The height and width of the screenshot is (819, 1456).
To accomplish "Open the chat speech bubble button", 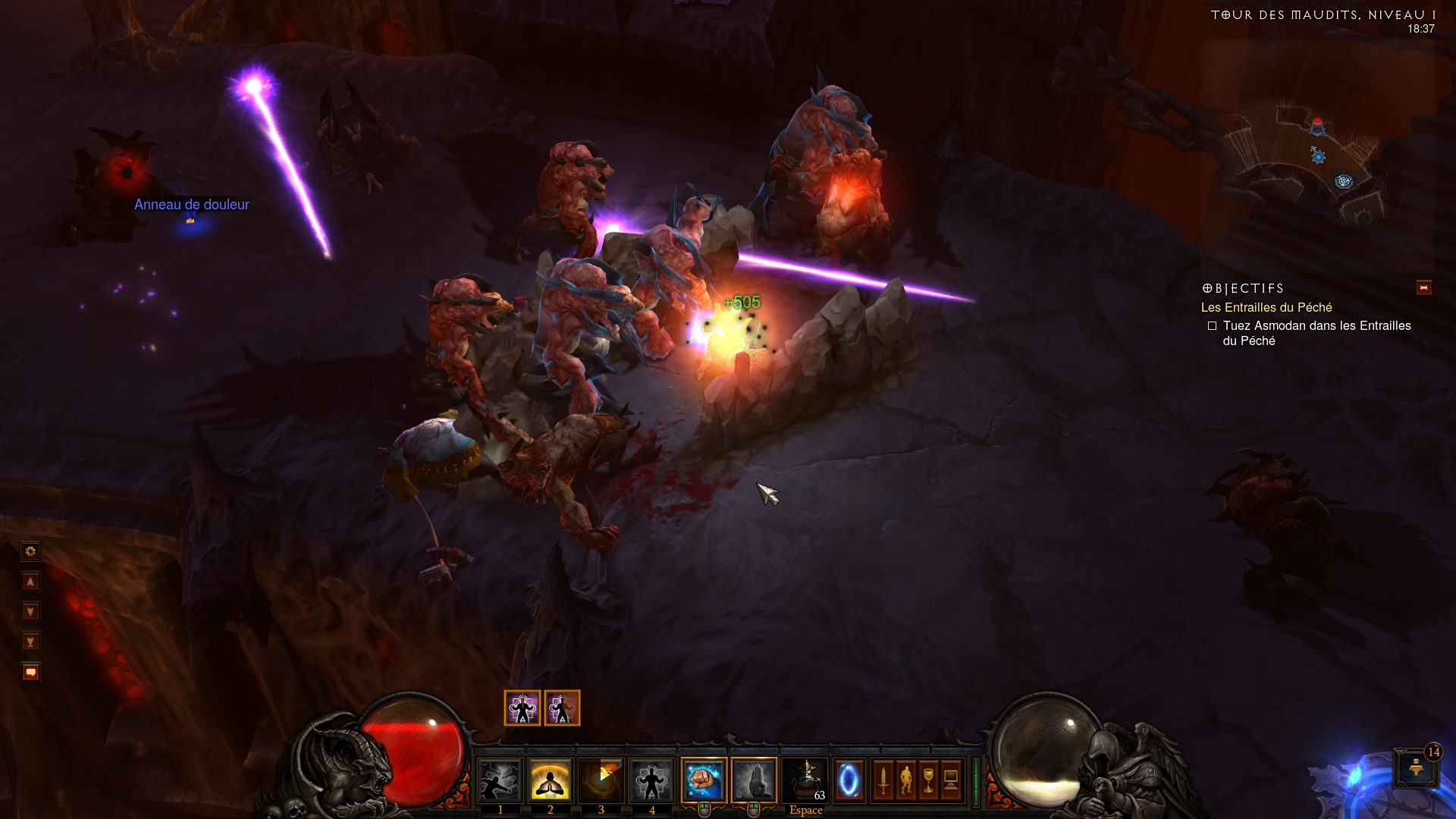I will (x=30, y=673).
